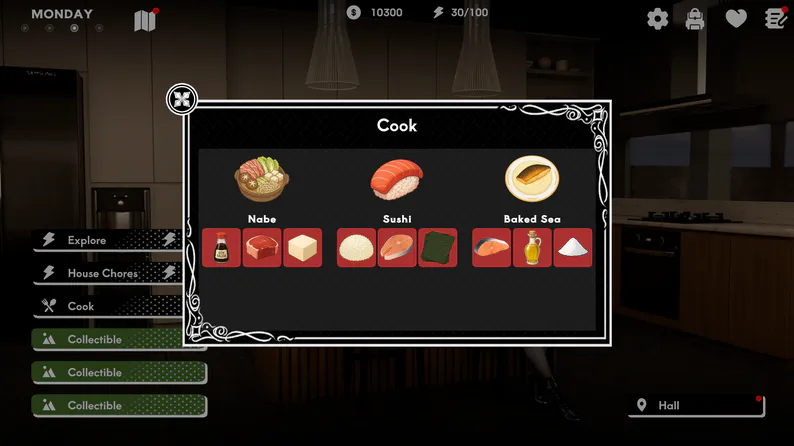
Task: Pick the Baked Sea fish recipe
Action: click(531, 179)
